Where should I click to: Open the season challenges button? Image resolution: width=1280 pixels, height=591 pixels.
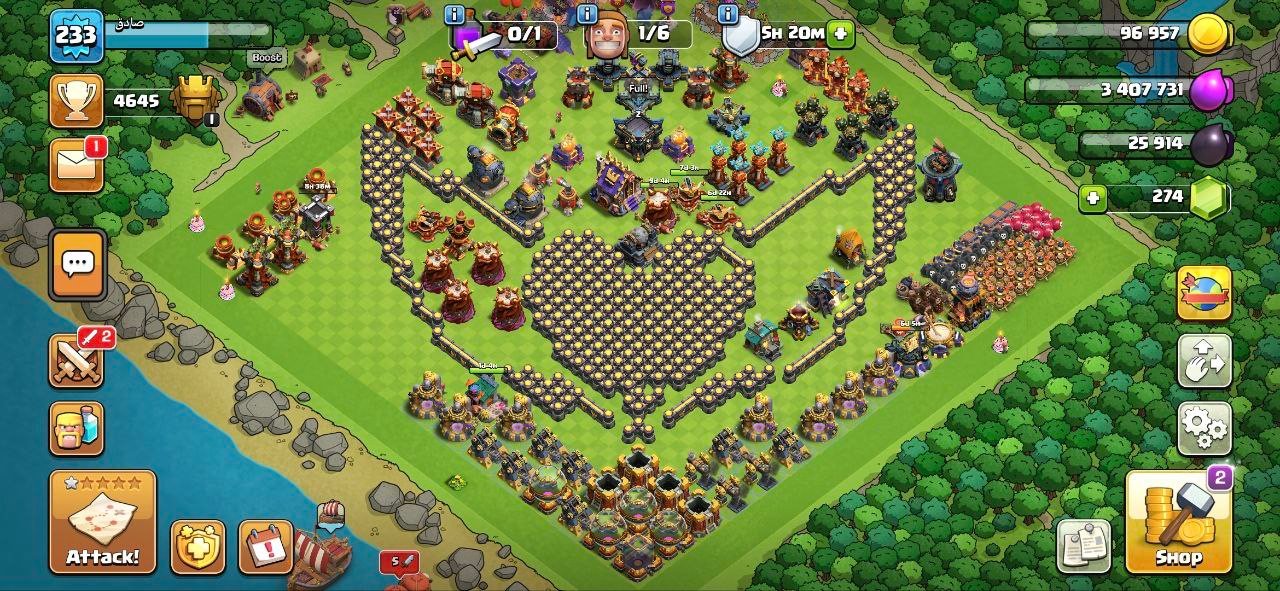pos(1204,292)
